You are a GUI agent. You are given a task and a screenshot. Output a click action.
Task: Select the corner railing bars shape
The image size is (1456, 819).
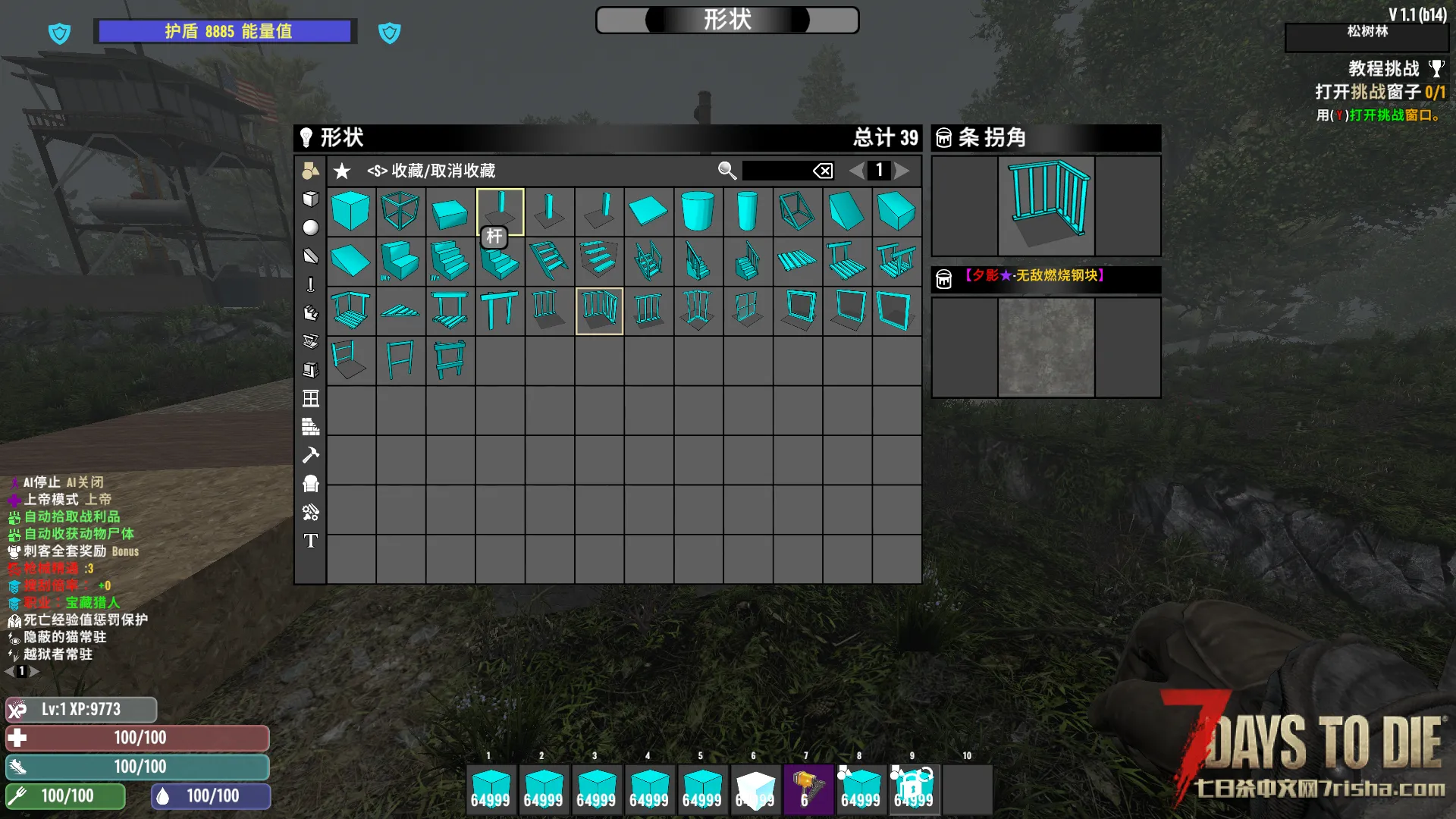pos(599,310)
